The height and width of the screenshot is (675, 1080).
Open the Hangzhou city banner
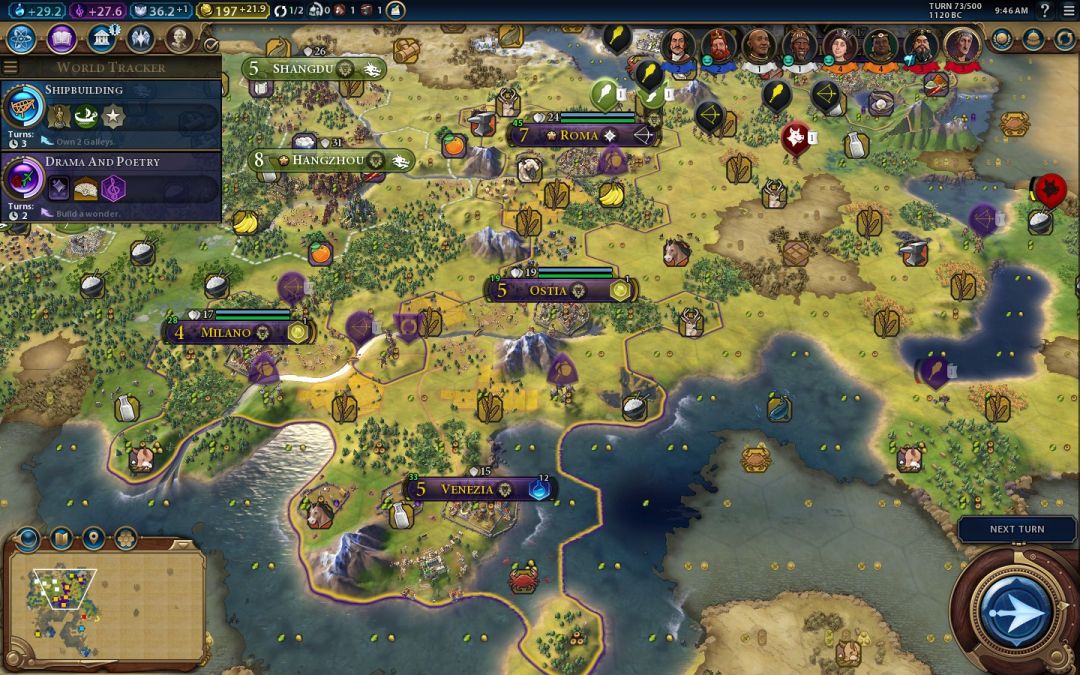(331, 160)
